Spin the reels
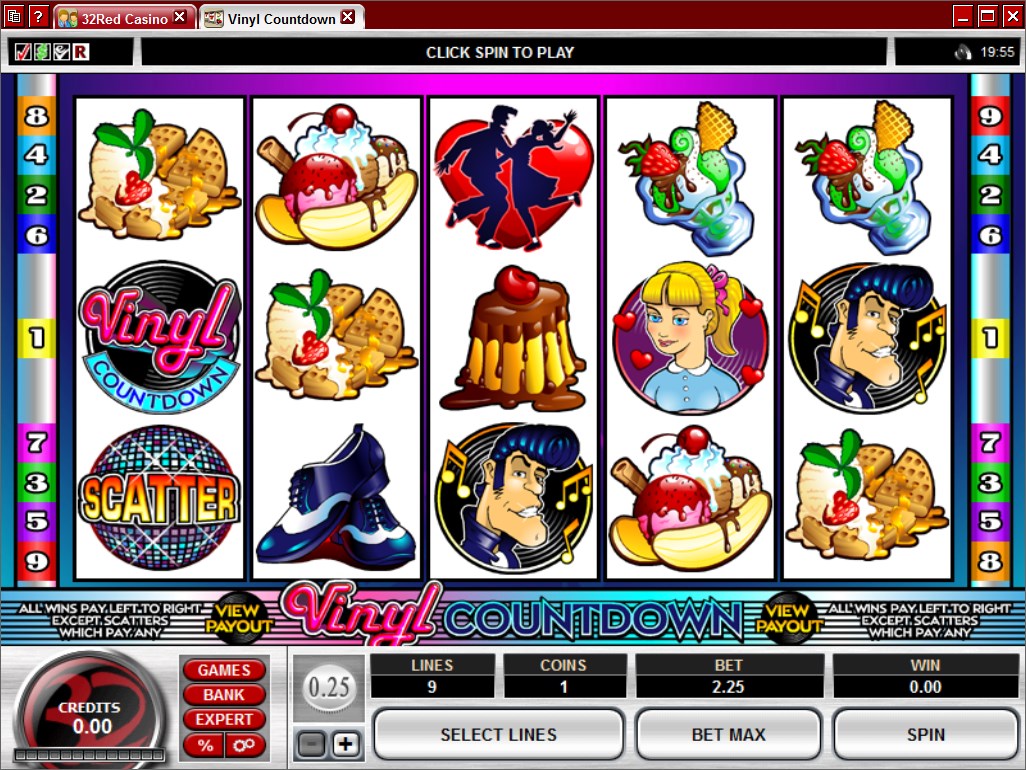Image resolution: width=1026 pixels, height=770 pixels. click(x=925, y=734)
